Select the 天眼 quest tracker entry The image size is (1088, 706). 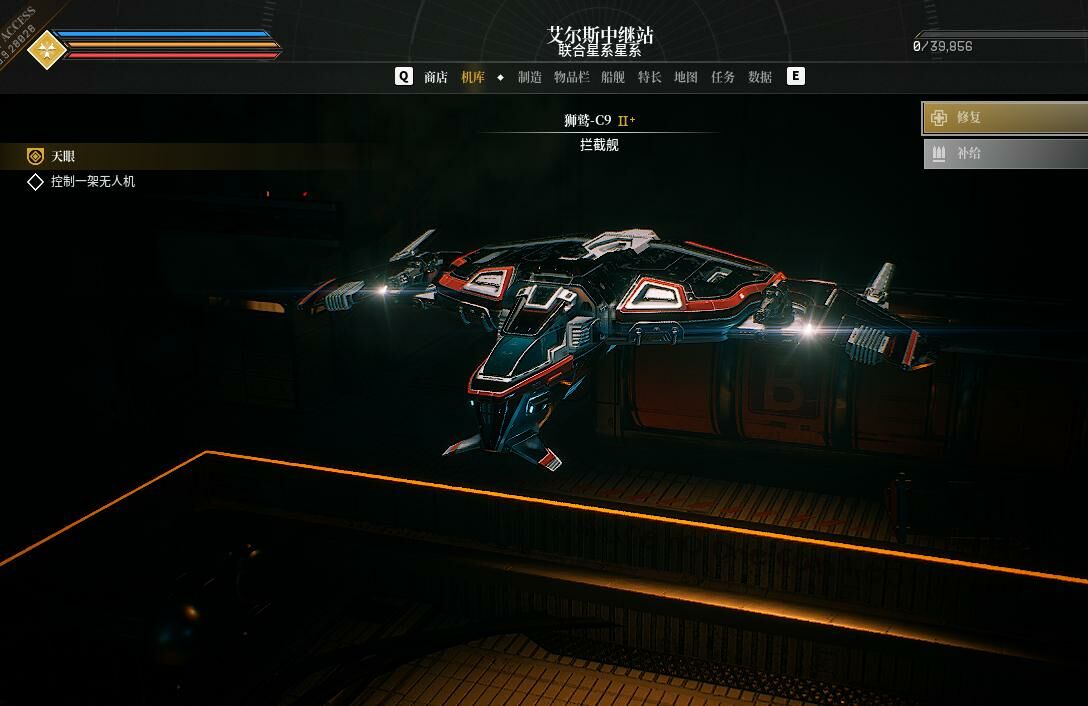point(64,156)
